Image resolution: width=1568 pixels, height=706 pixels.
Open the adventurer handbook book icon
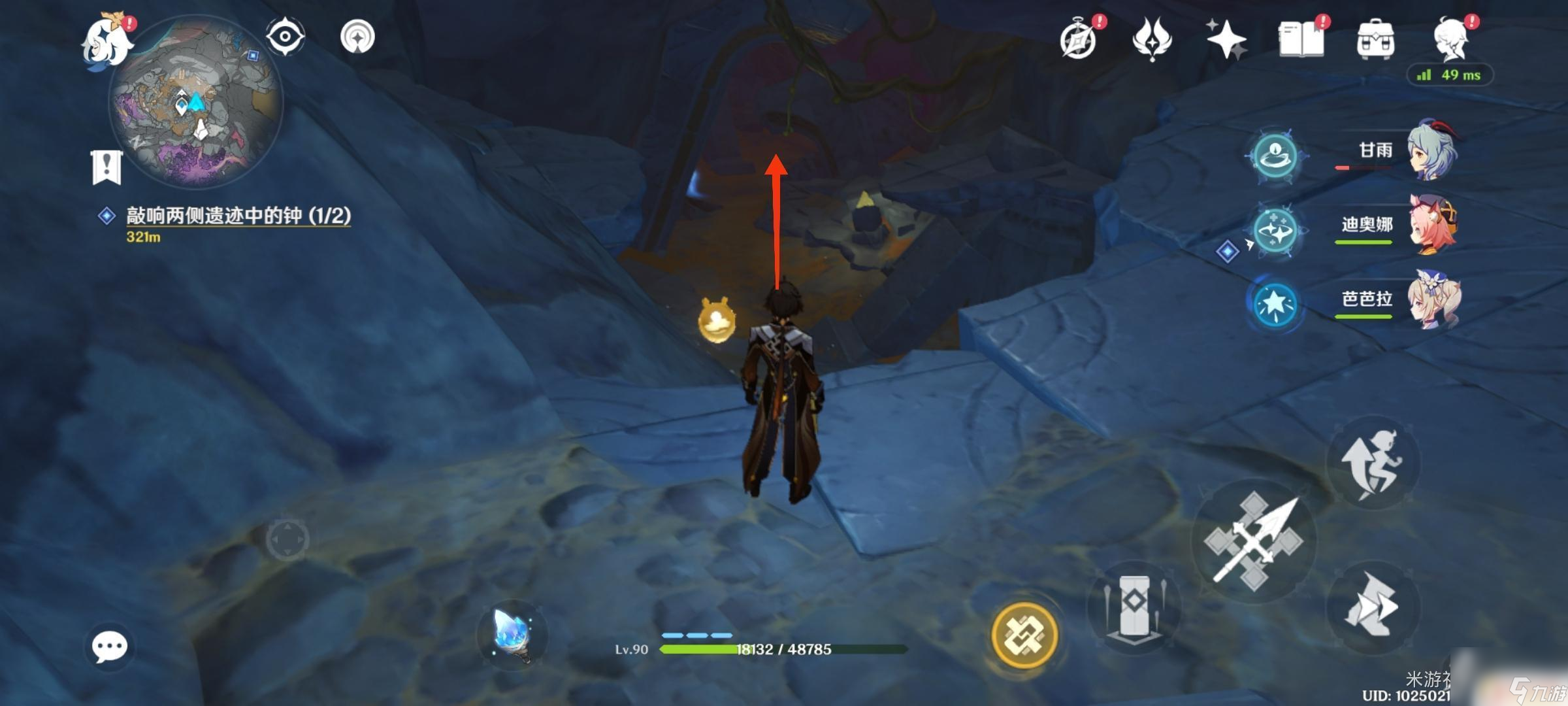coord(1301,39)
